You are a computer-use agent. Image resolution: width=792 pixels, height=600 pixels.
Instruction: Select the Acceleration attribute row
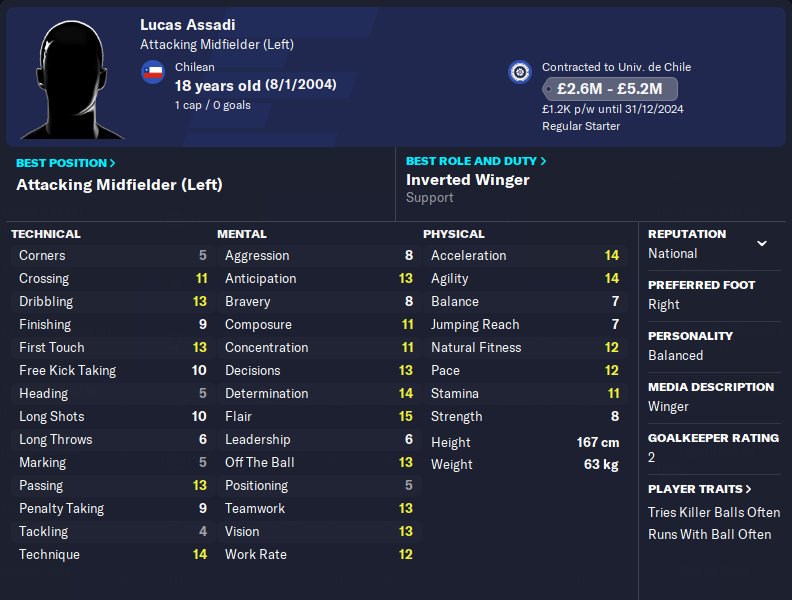point(524,255)
